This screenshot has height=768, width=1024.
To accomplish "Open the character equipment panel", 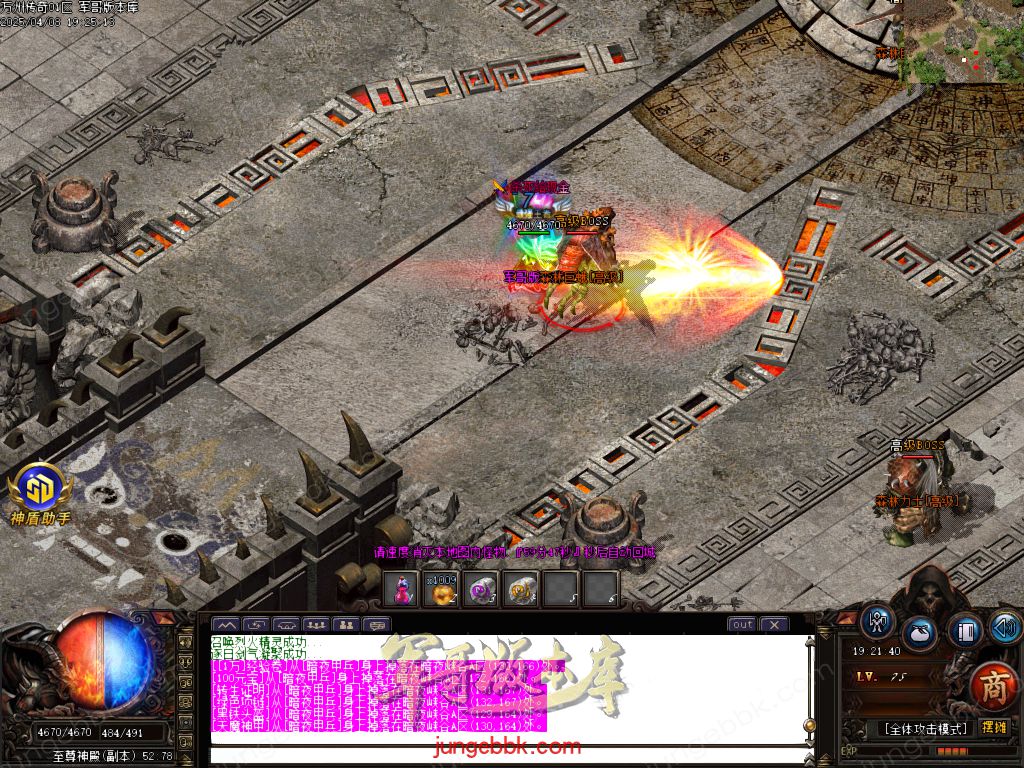I will 877,620.
